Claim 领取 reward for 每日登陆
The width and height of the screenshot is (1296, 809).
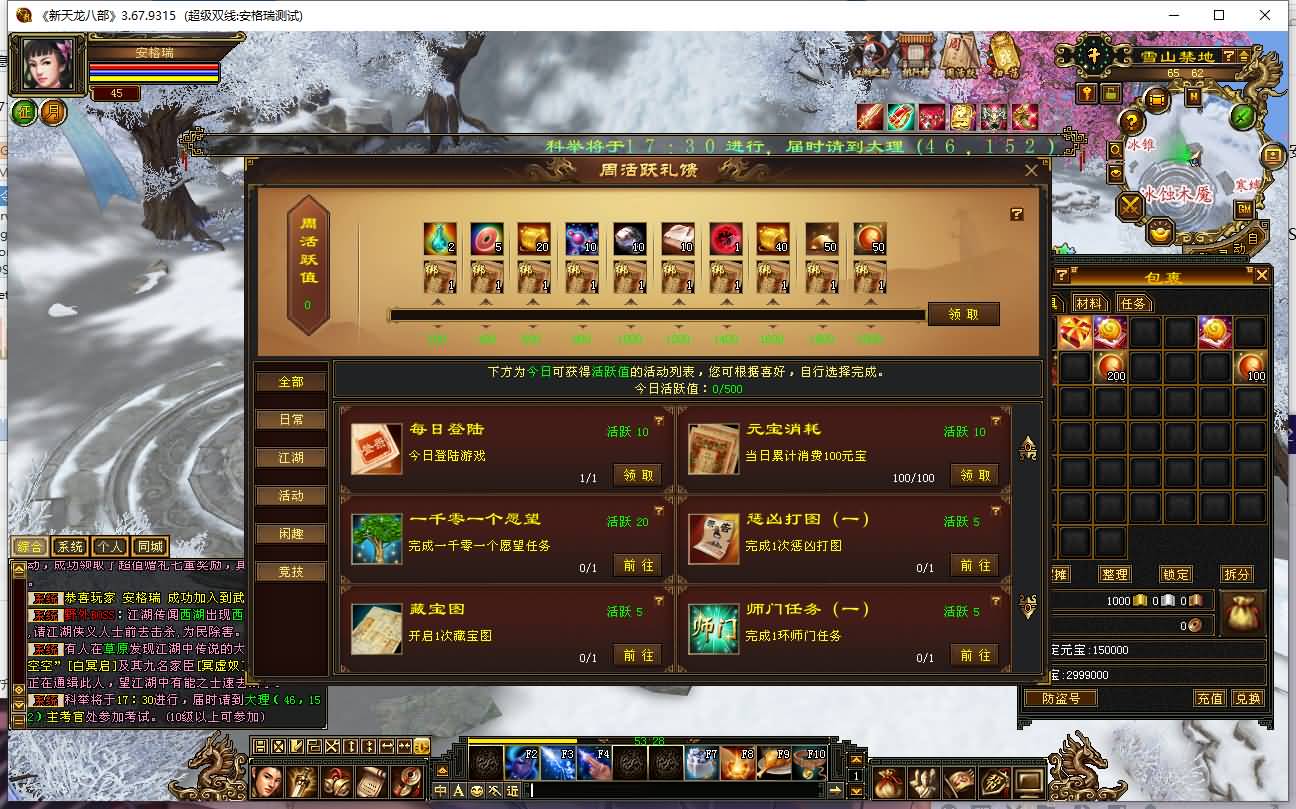(x=636, y=476)
